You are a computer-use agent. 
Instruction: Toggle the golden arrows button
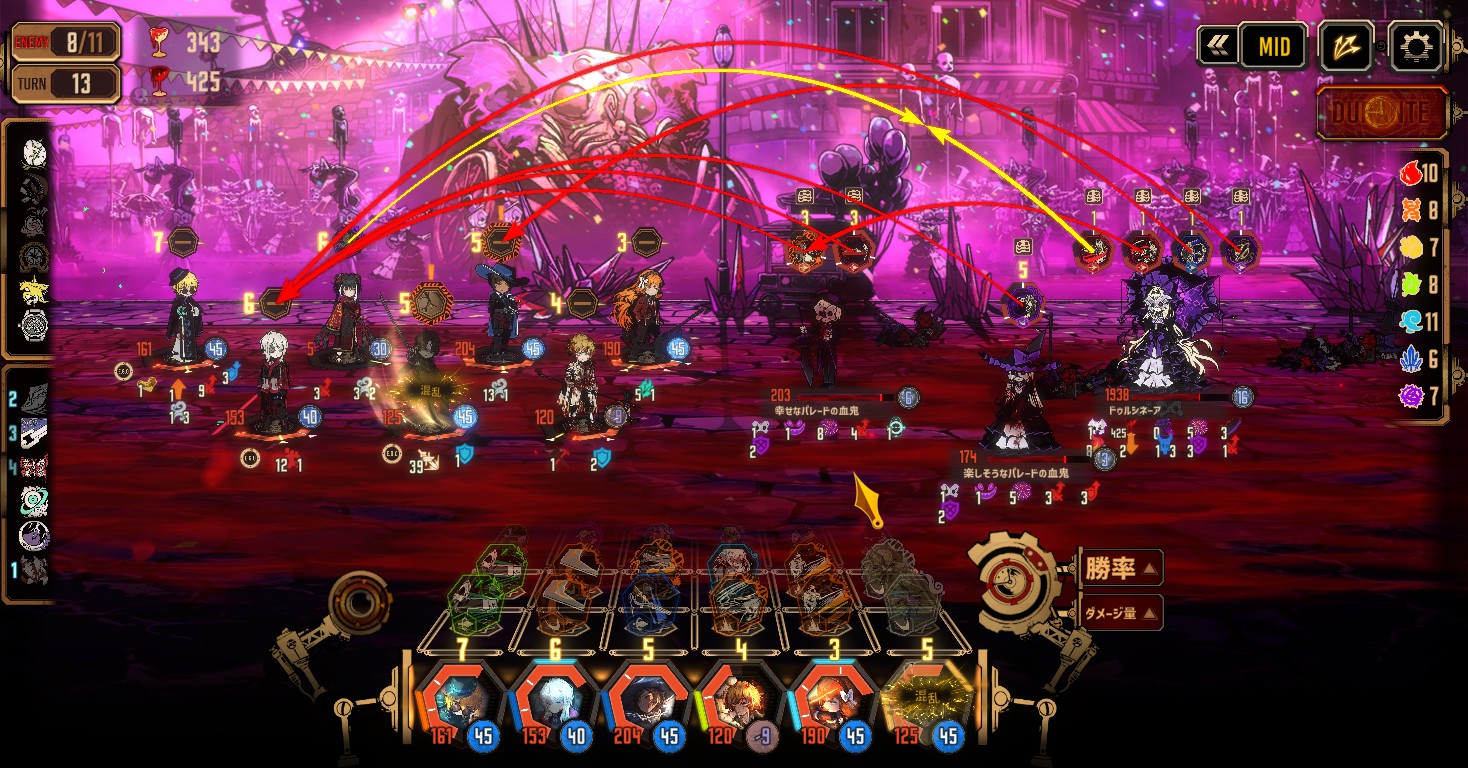point(1345,46)
